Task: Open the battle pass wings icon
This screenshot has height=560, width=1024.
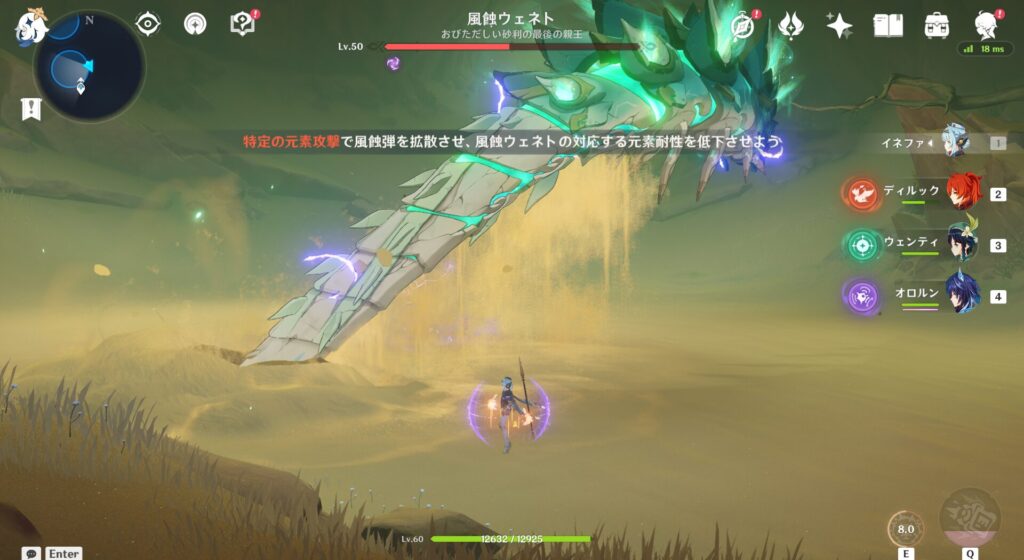Action: coord(791,25)
